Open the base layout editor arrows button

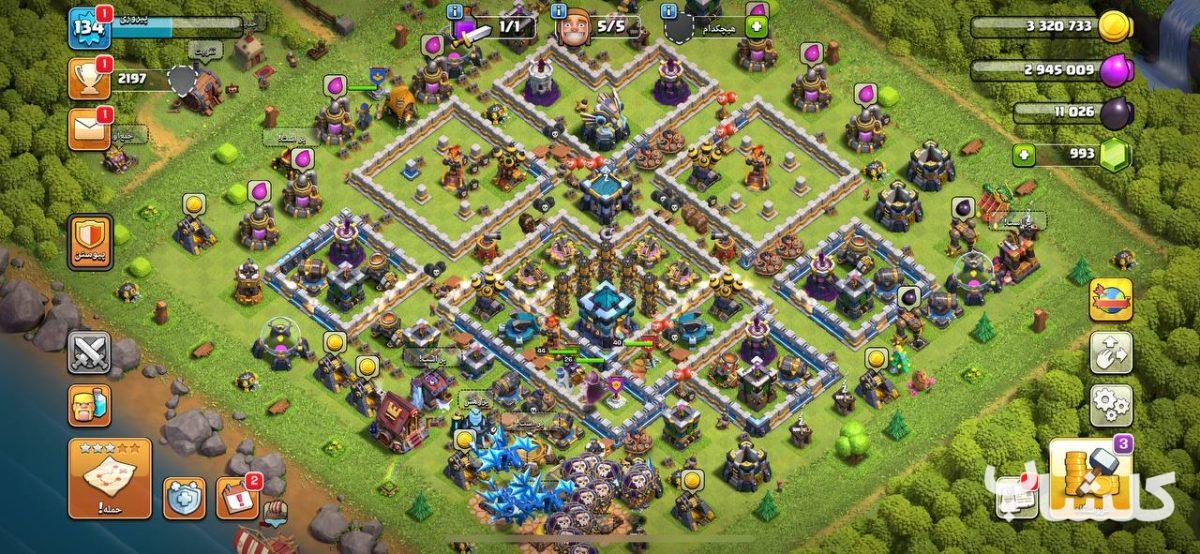(x=1110, y=352)
